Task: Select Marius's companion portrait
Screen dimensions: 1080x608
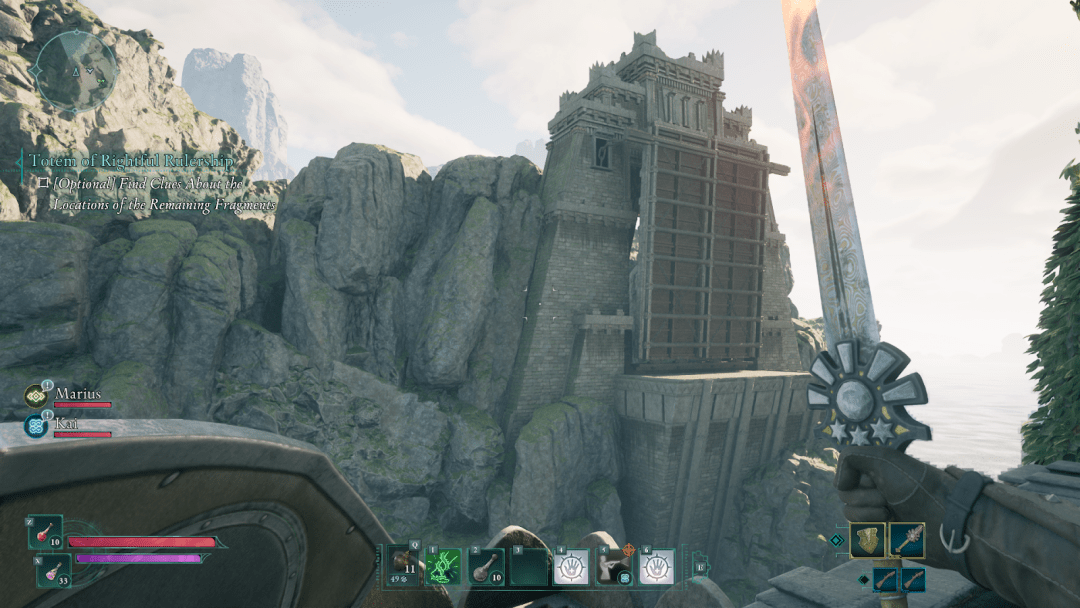Action: pyautogui.click(x=36, y=397)
